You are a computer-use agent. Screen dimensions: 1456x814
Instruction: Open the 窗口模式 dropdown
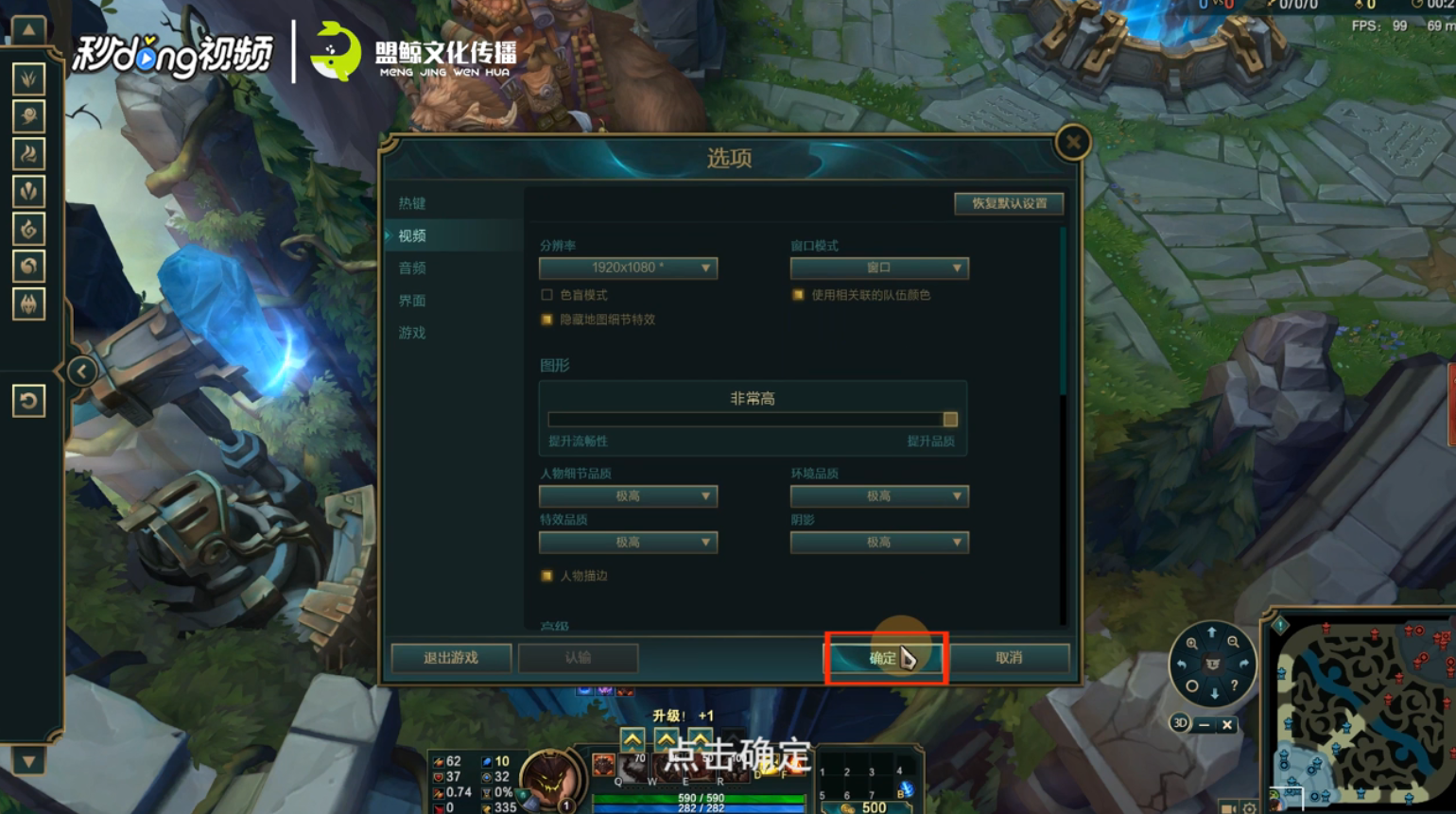(879, 268)
